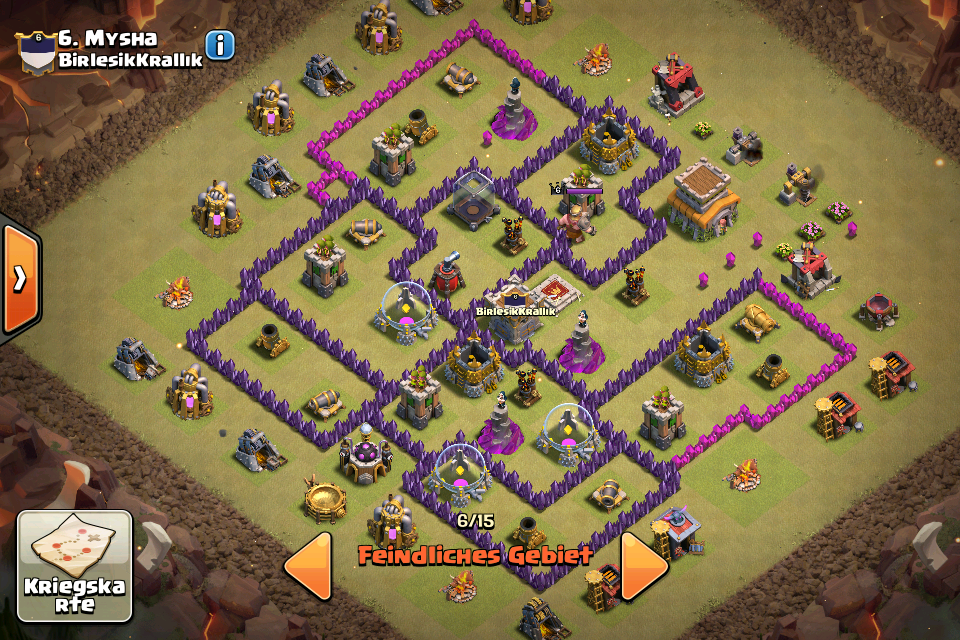Open the blue info button beside Mysha
The image size is (960, 640).
pos(220,45)
